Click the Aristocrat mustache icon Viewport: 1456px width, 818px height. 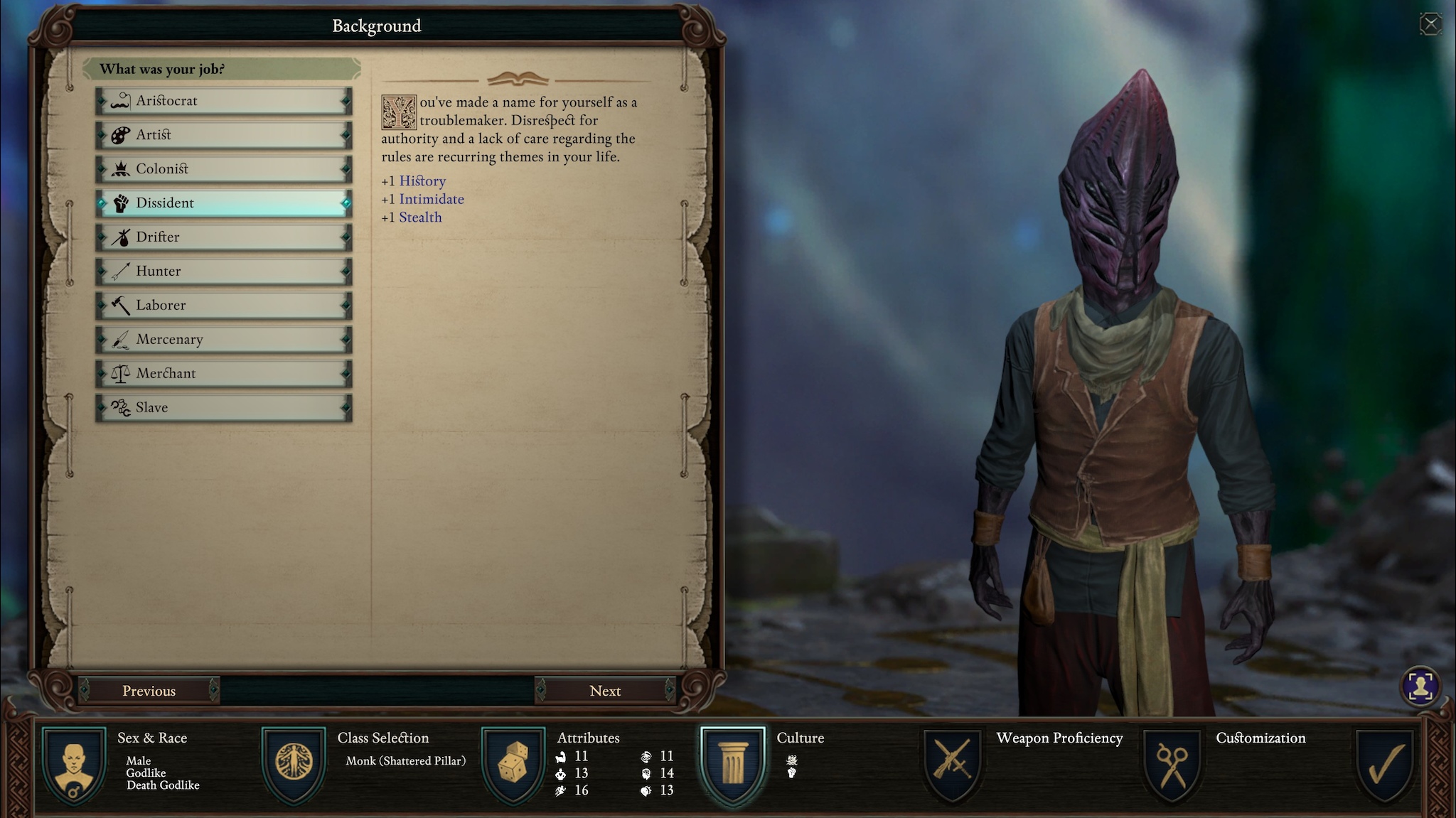[x=122, y=101]
